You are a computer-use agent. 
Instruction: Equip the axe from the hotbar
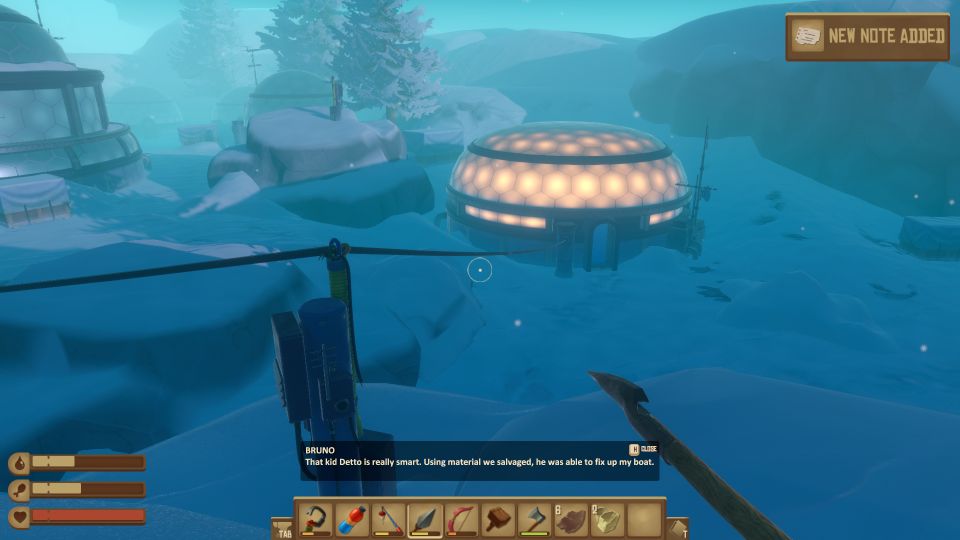point(535,520)
